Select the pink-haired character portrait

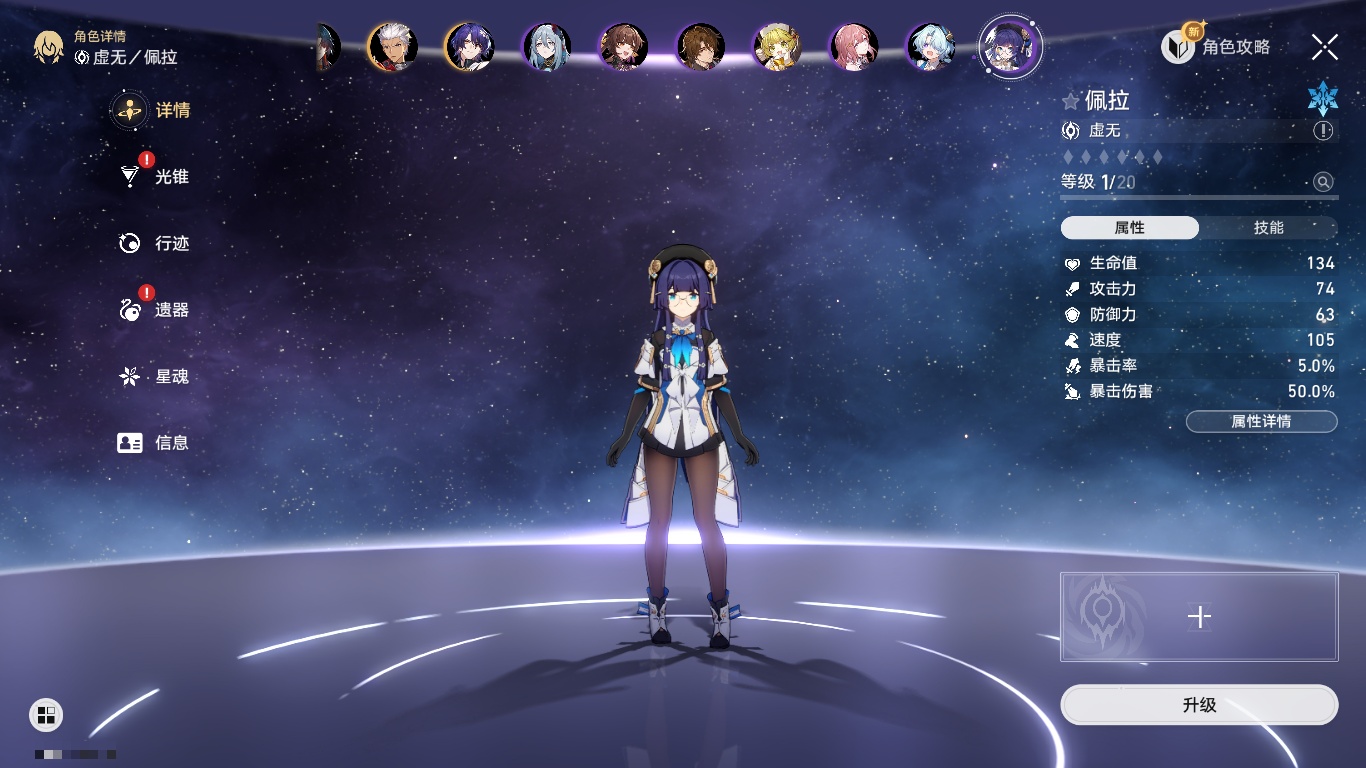coord(855,46)
